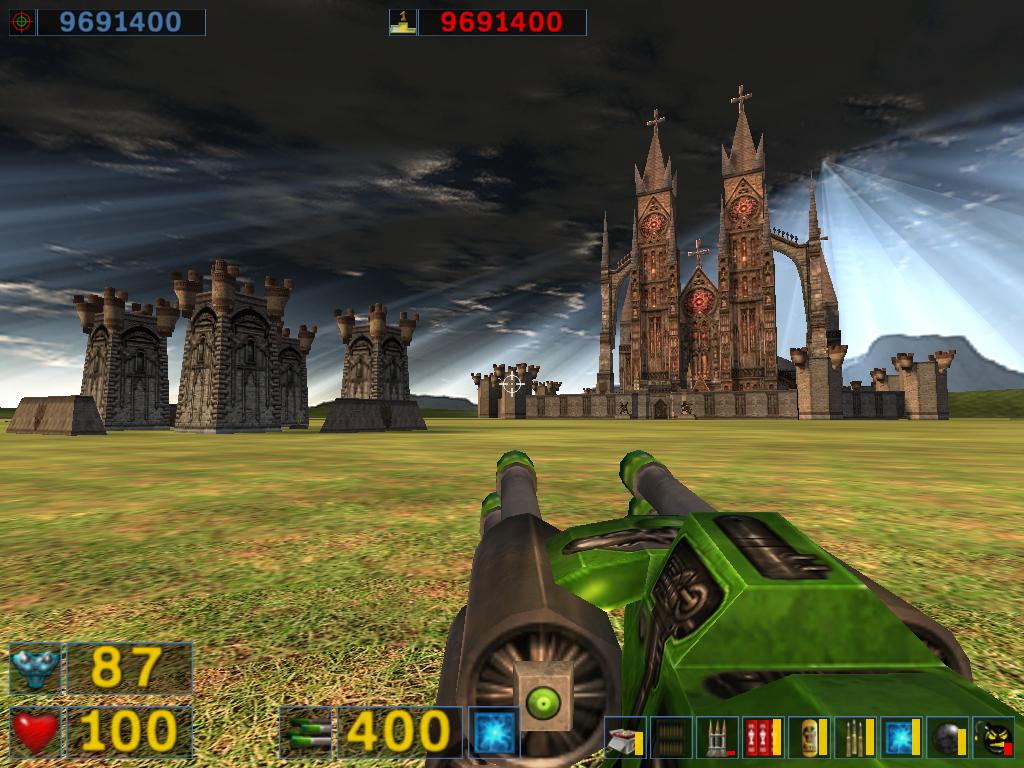Click the blue armor vest icon
1024x768 pixels.
pos(35,668)
